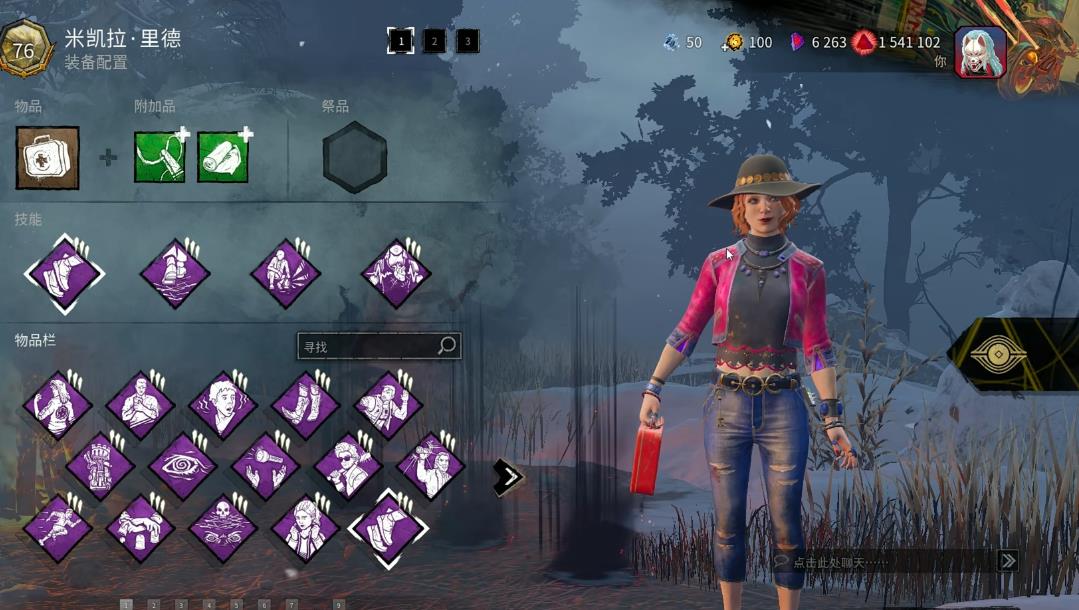This screenshot has width=1079, height=610.
Task: Choose the skull perk in inventory
Action: (x=223, y=527)
